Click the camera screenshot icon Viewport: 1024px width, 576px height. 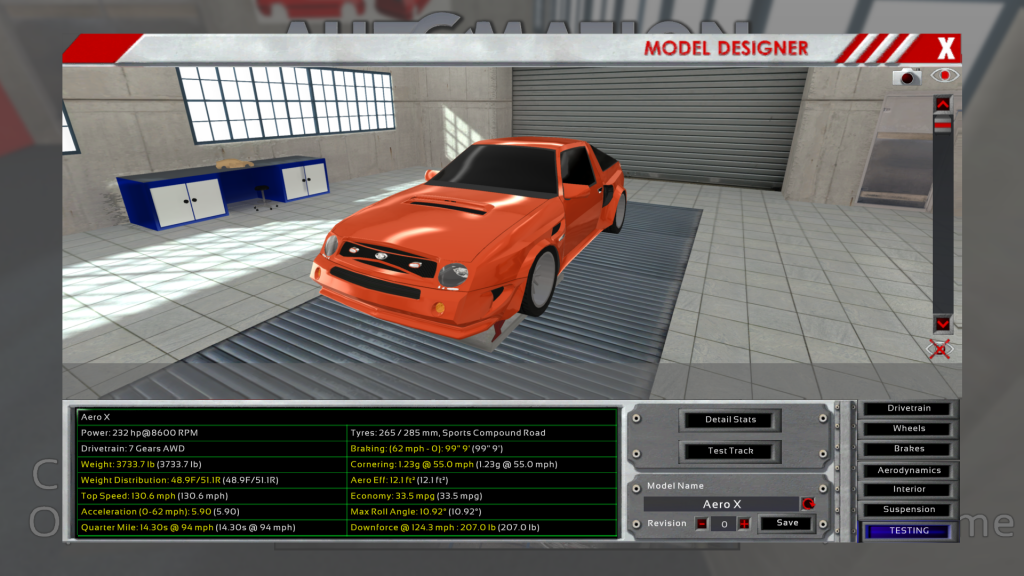pyautogui.click(x=908, y=76)
